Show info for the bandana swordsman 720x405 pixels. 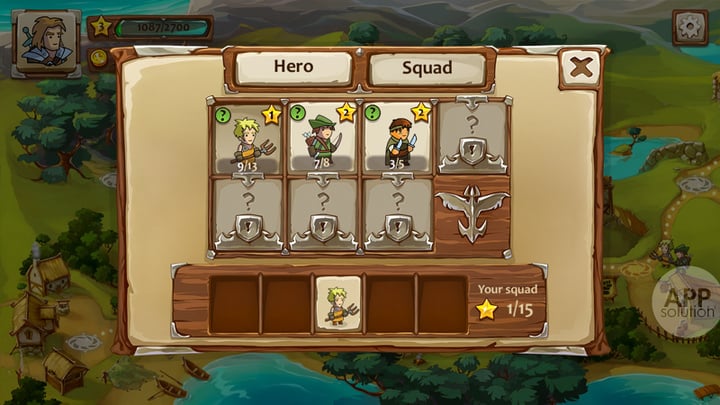(372, 113)
